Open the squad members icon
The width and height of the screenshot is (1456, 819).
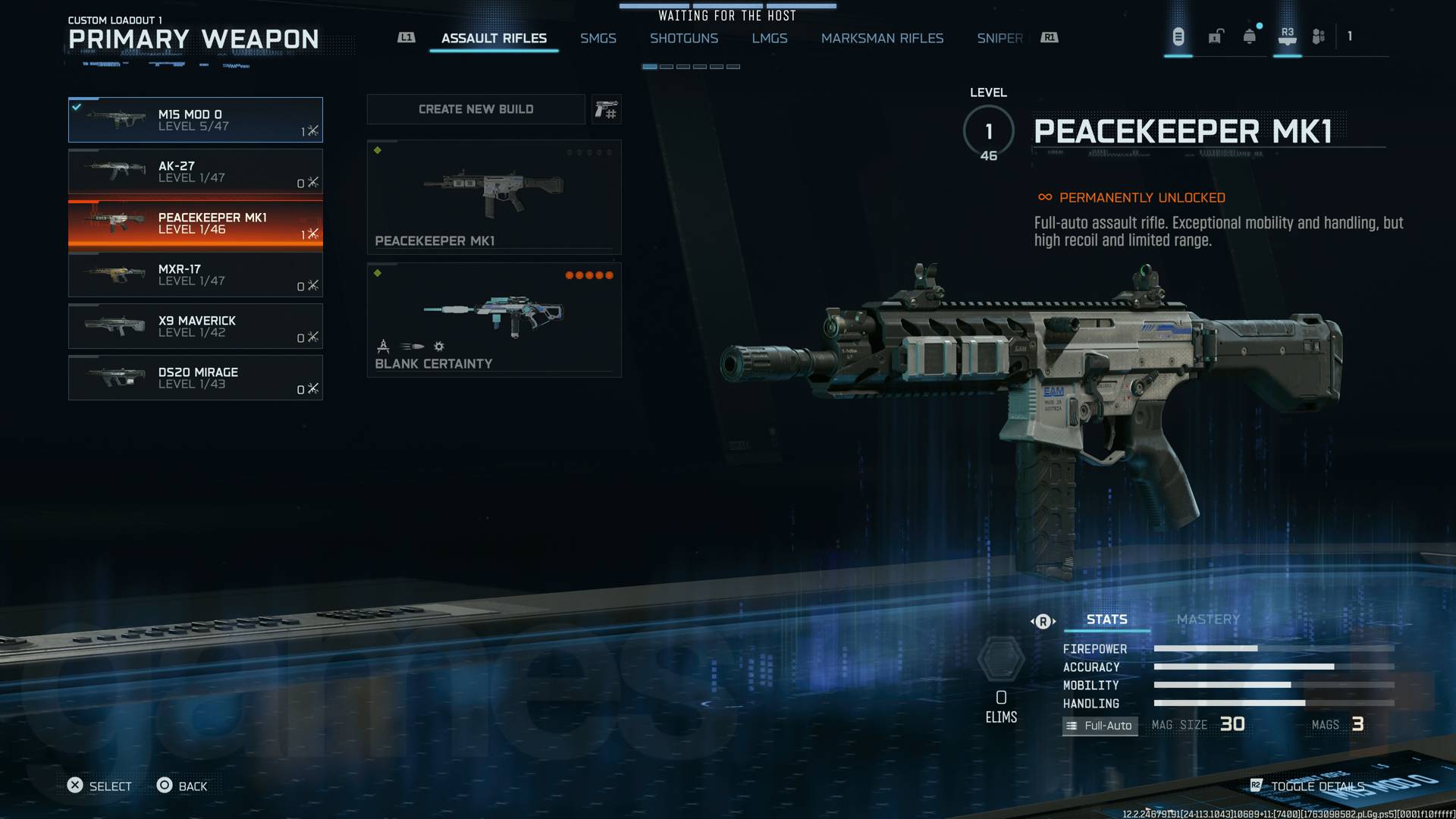click(1318, 36)
